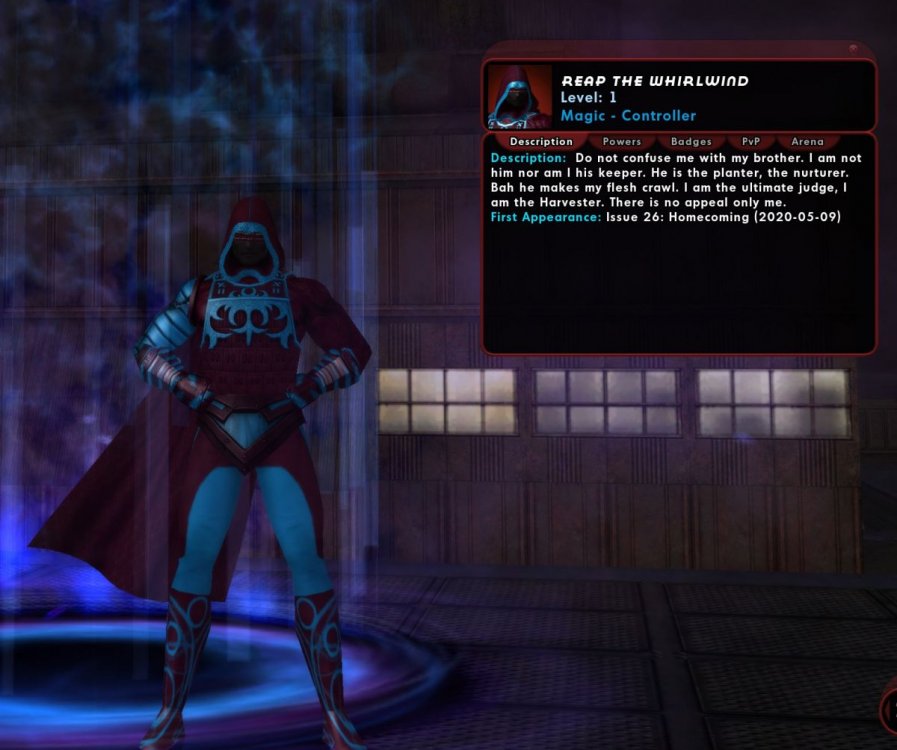
Task: Select the PvP tab
Action: click(751, 142)
